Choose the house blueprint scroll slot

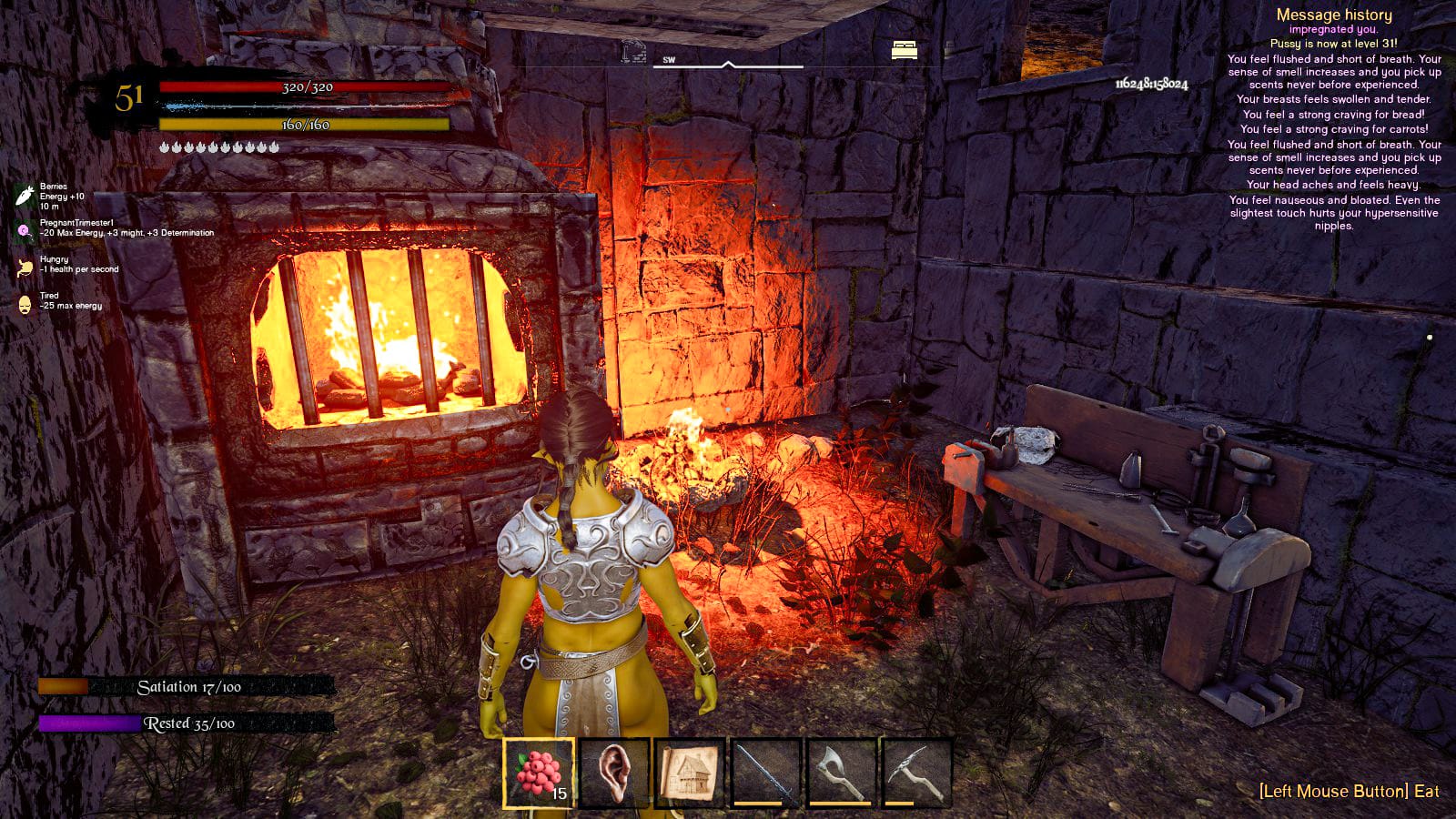click(x=689, y=772)
